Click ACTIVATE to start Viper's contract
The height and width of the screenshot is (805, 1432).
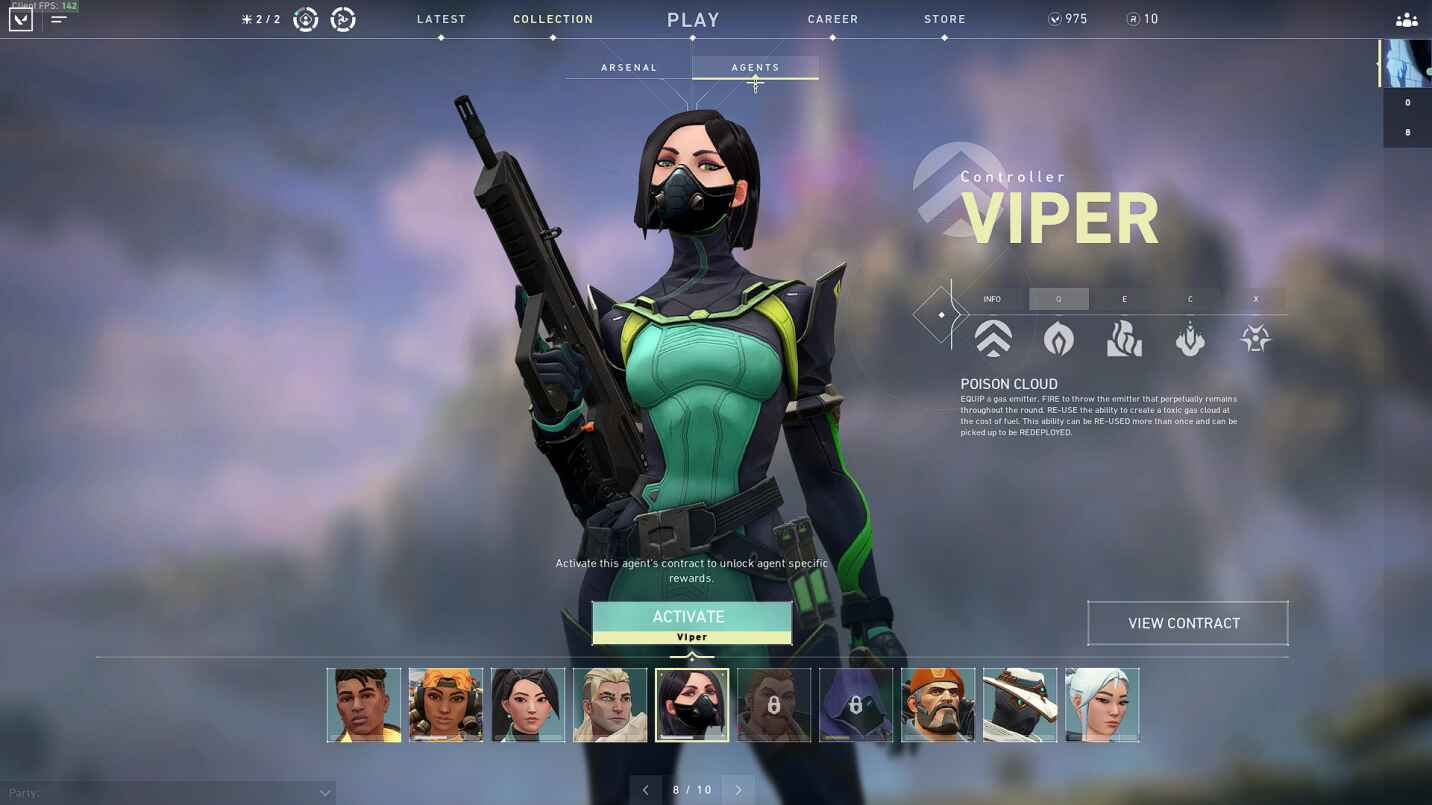point(690,616)
